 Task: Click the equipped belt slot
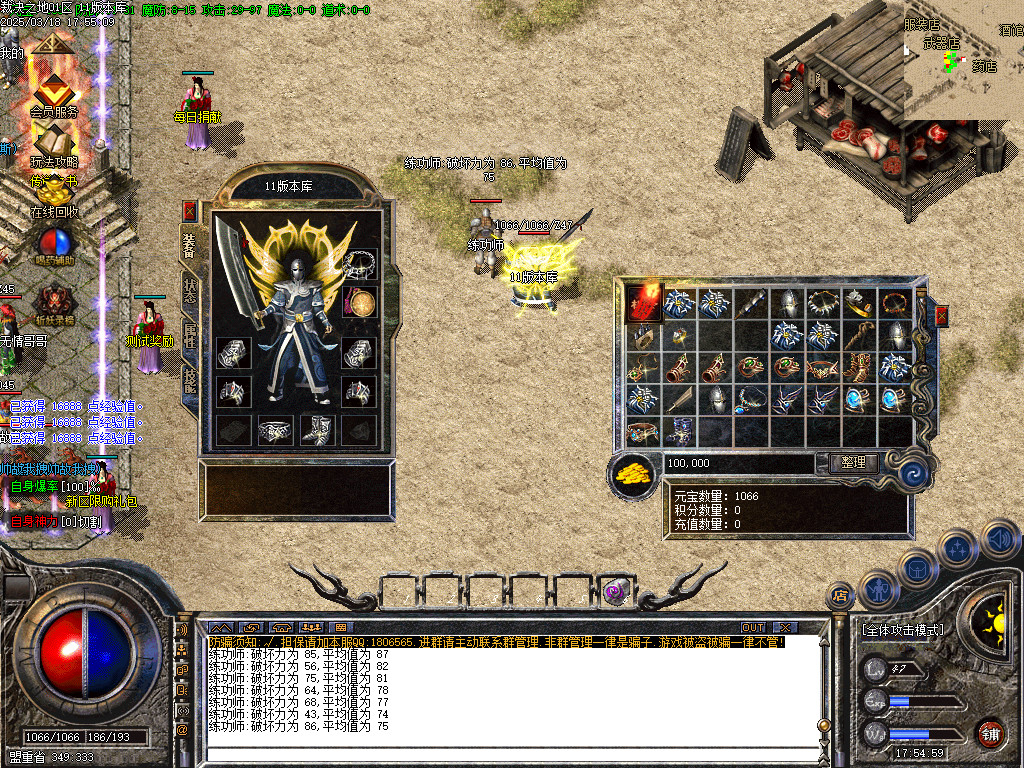point(274,430)
